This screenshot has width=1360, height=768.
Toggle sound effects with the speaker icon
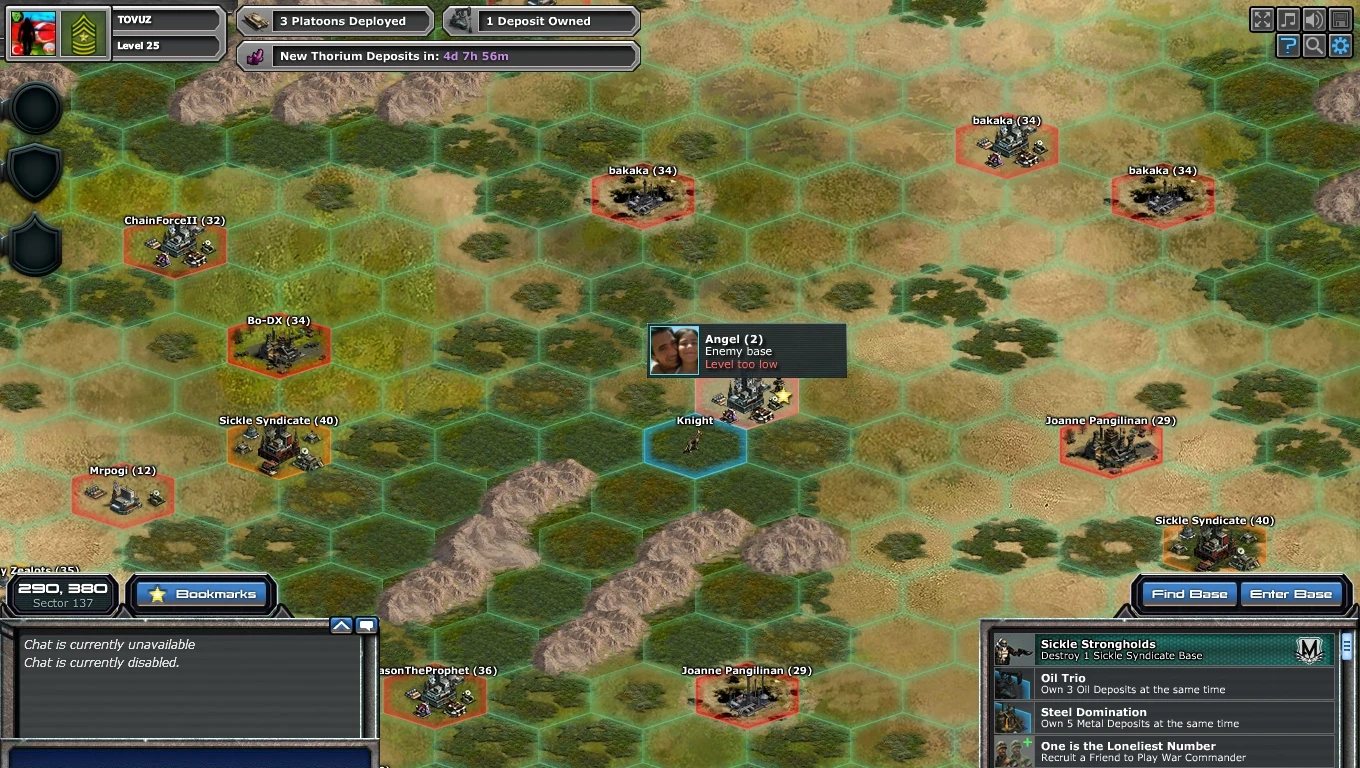tap(1314, 19)
